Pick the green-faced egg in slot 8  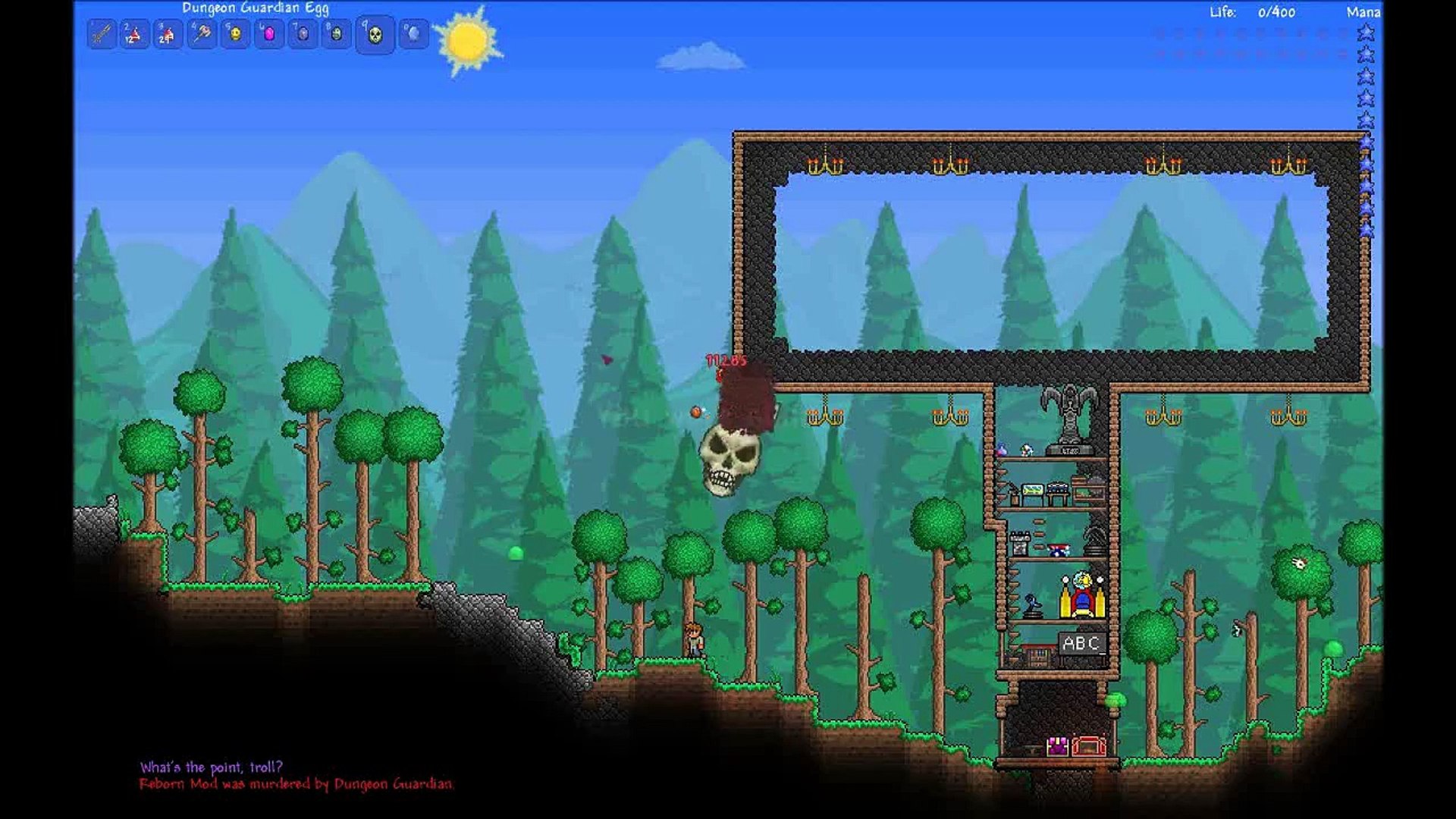[337, 34]
